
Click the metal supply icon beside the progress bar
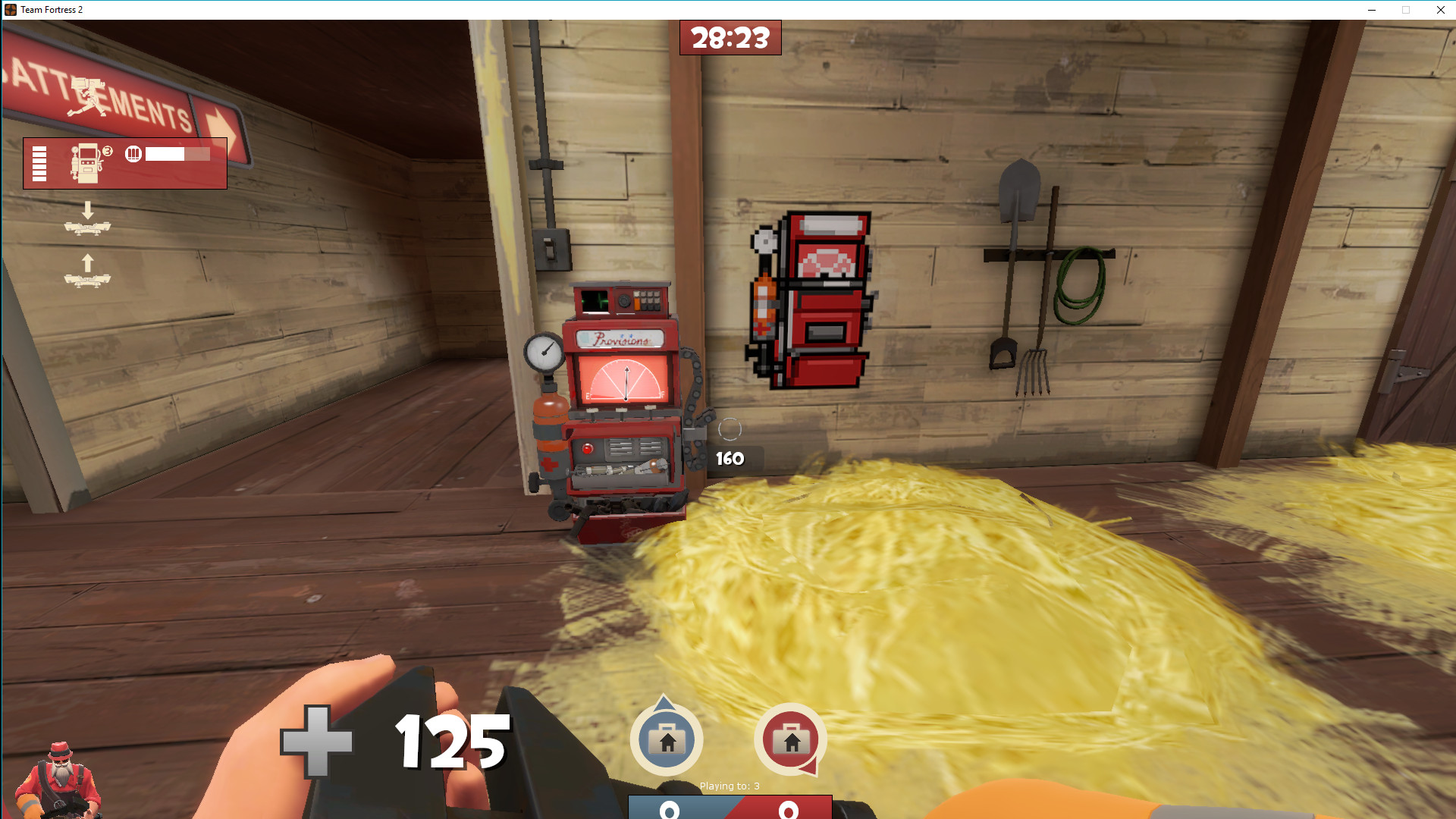click(133, 153)
